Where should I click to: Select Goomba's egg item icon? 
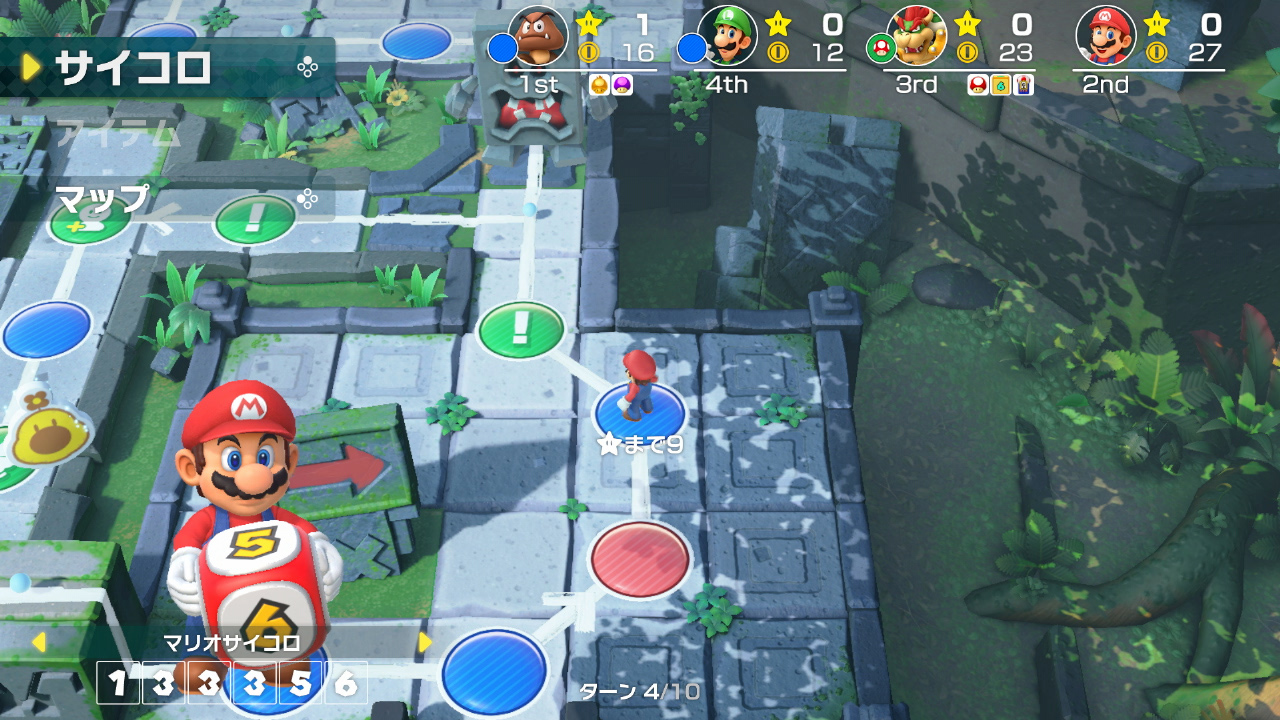pos(599,85)
